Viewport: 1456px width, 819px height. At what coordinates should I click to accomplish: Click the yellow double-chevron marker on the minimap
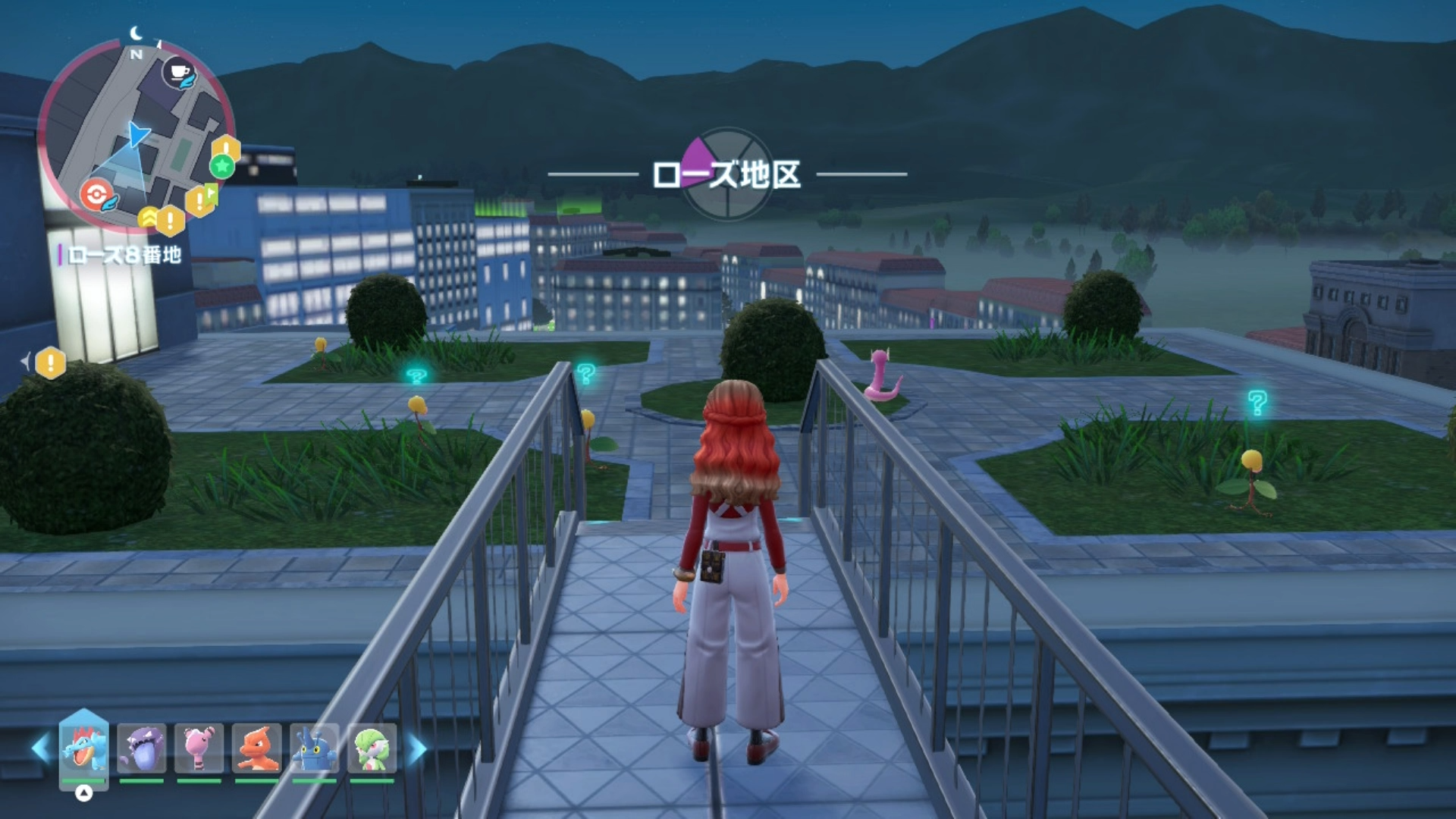[x=149, y=218]
